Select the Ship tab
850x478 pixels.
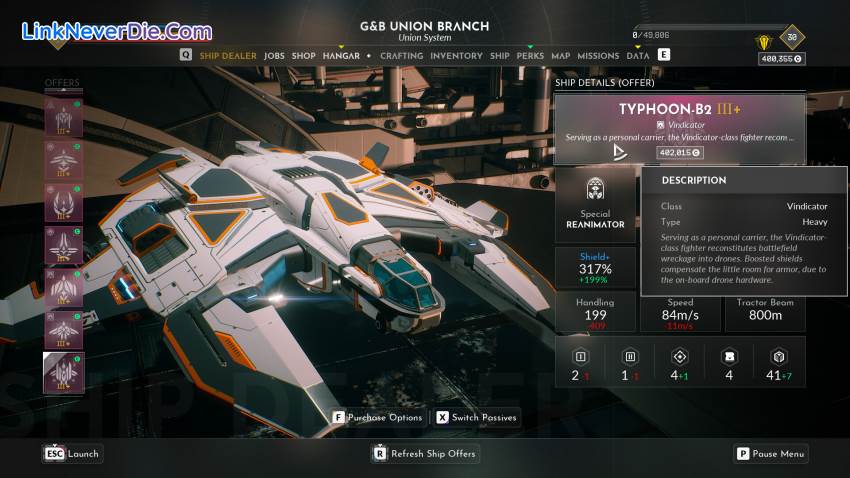[500, 56]
